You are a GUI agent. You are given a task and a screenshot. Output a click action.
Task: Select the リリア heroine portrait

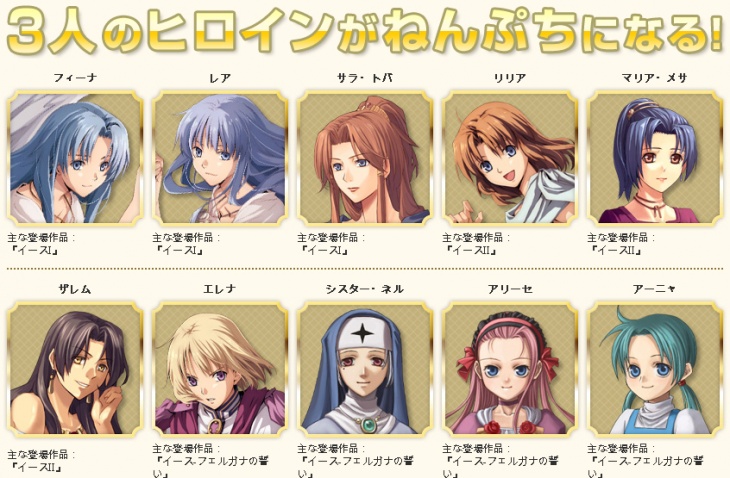click(510, 157)
